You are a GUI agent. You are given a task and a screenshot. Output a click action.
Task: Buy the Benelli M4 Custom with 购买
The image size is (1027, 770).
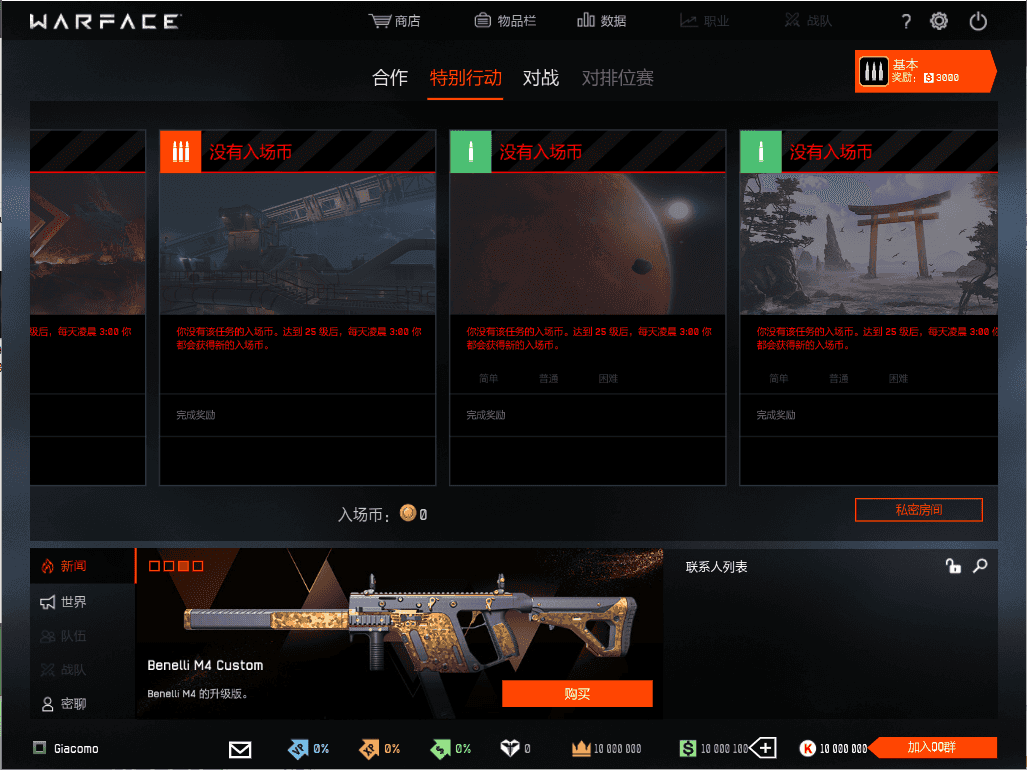[x=577, y=694]
